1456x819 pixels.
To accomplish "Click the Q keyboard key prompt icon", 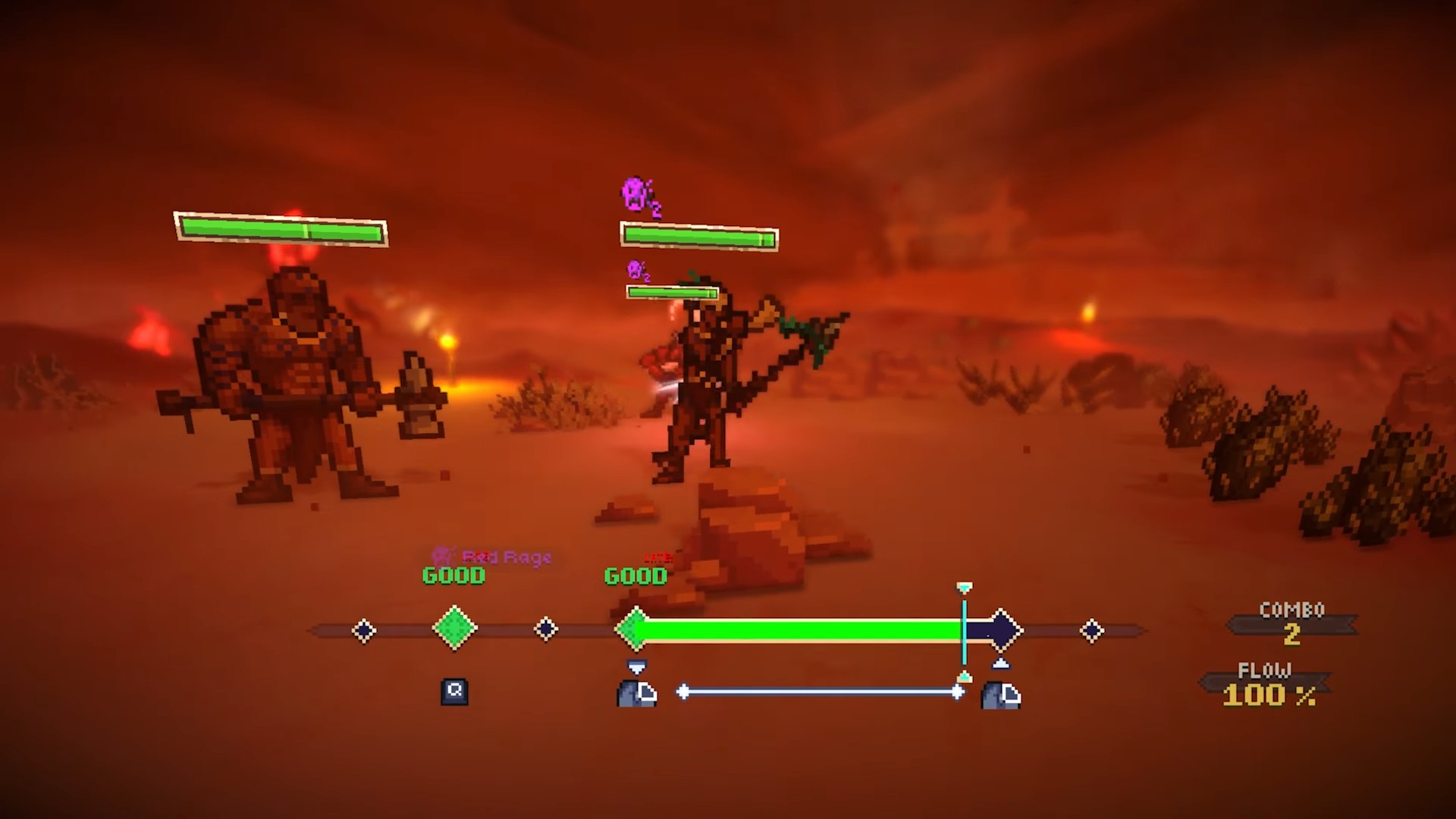I will tap(453, 692).
